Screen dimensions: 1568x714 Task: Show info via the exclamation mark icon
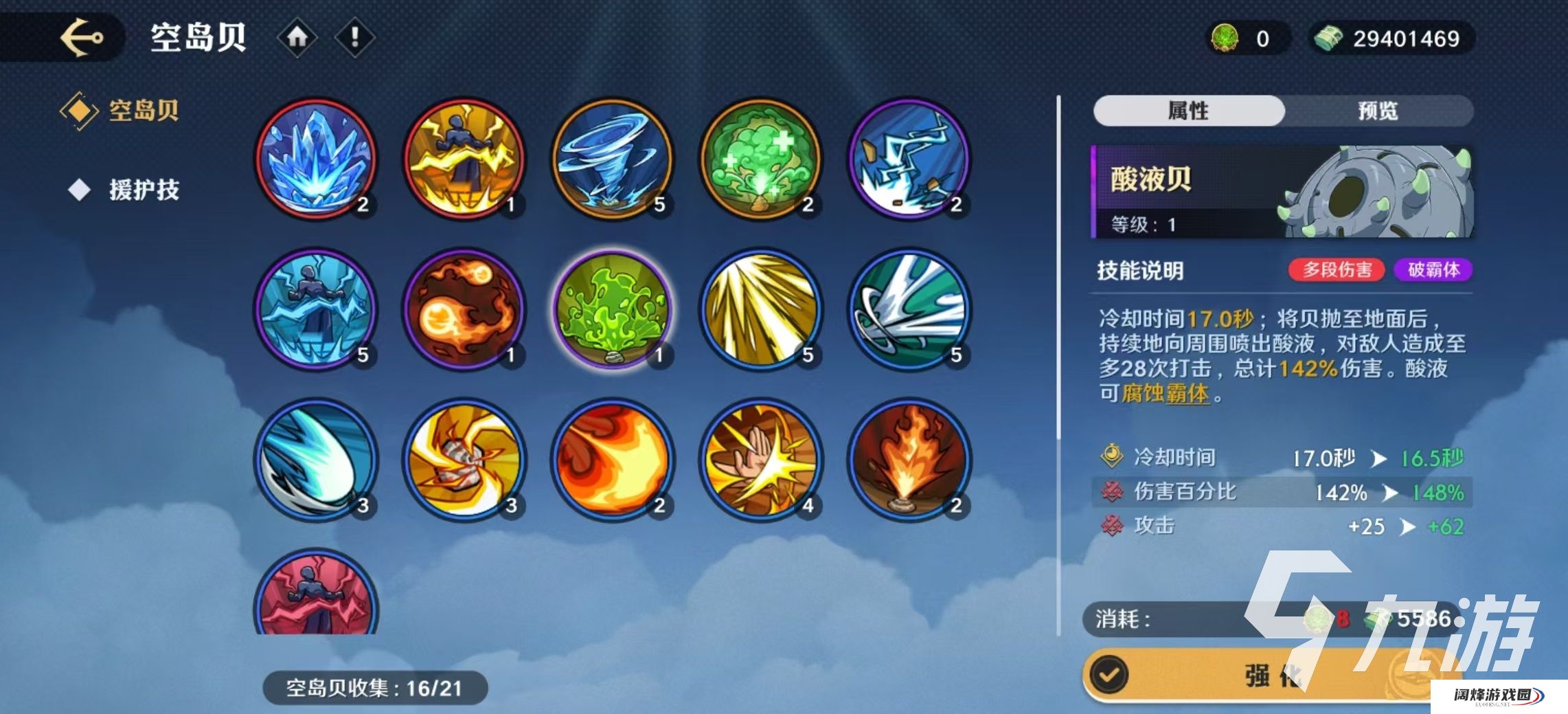point(354,37)
